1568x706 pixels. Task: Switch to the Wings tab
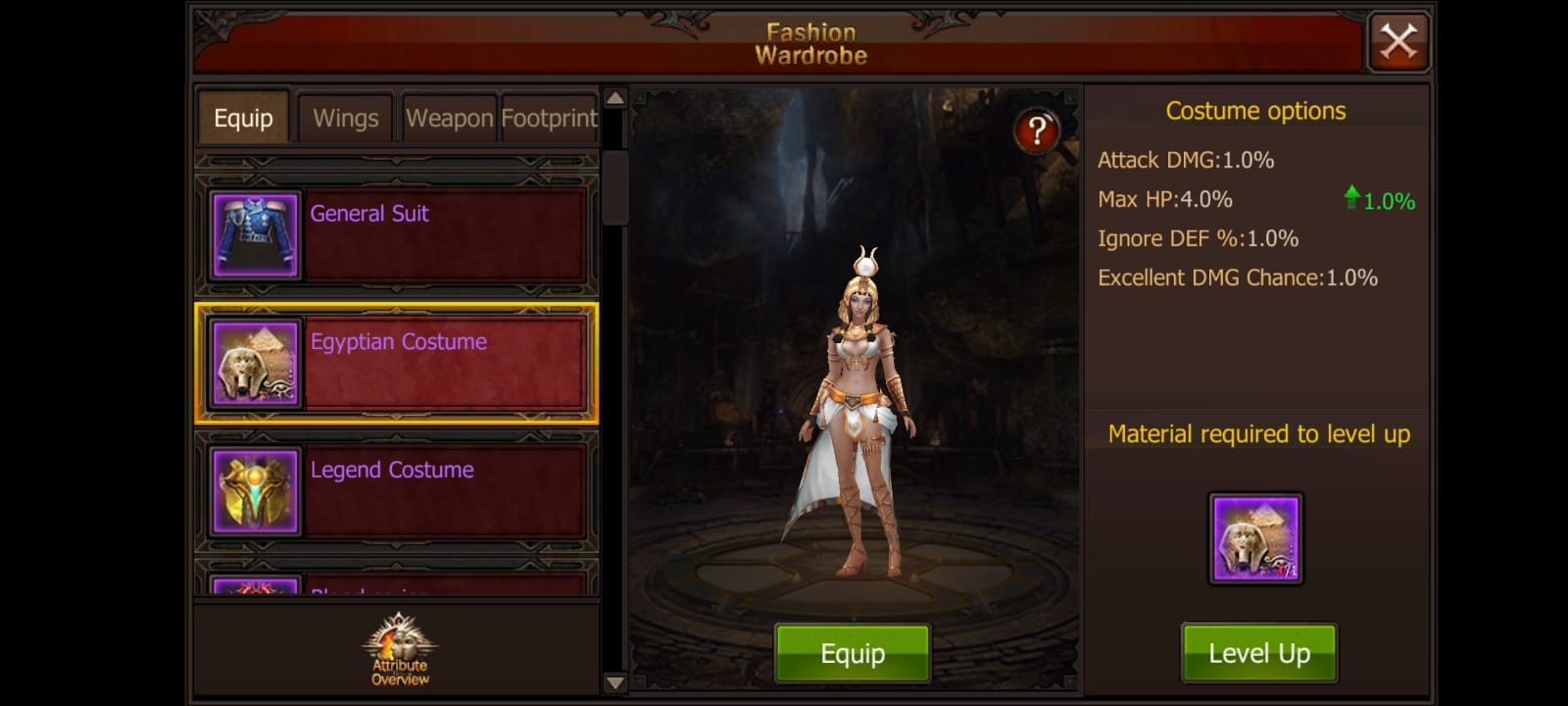[x=345, y=118]
